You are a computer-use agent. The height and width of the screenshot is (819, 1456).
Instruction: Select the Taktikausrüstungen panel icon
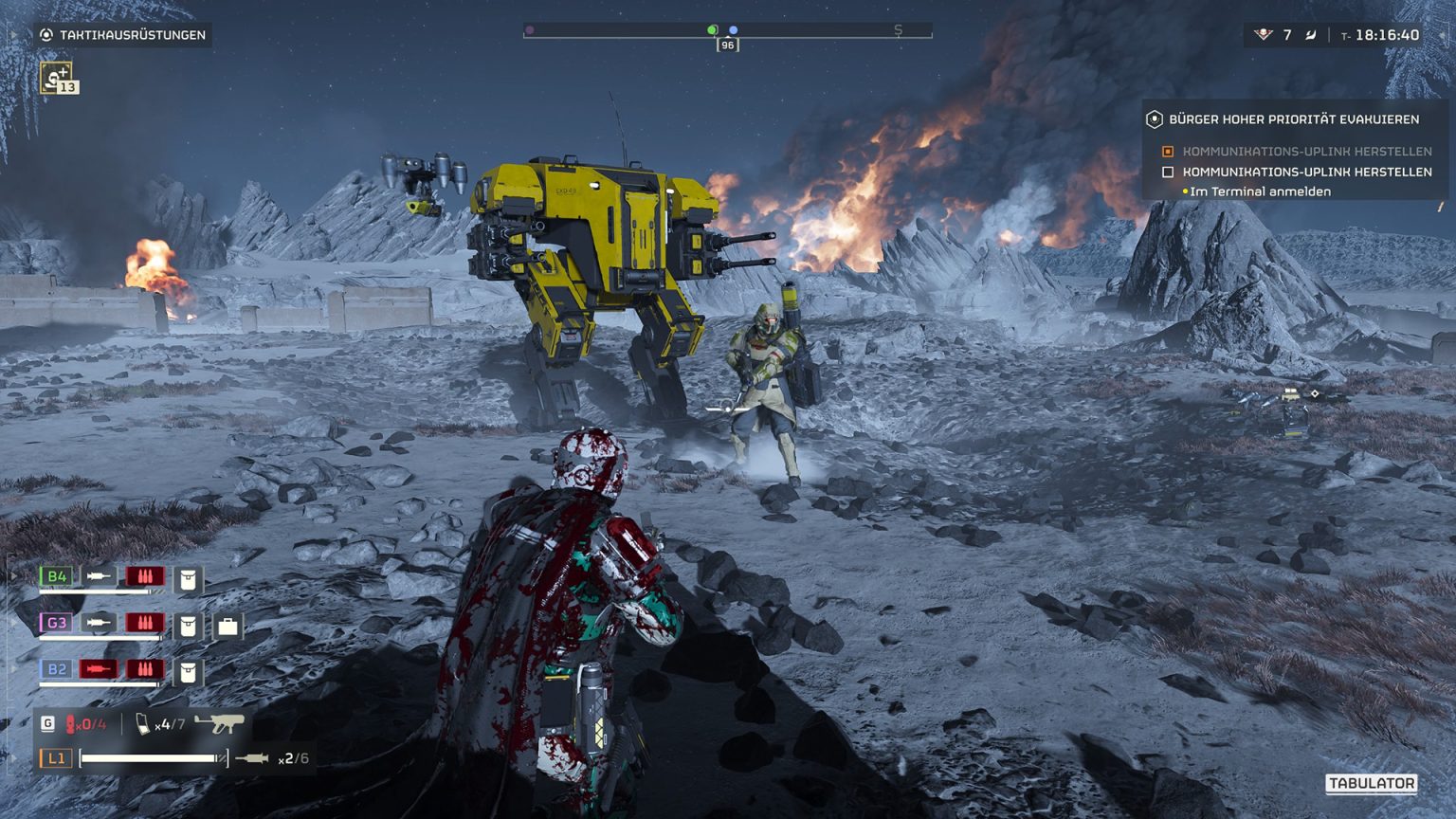pyautogui.click(x=46, y=36)
